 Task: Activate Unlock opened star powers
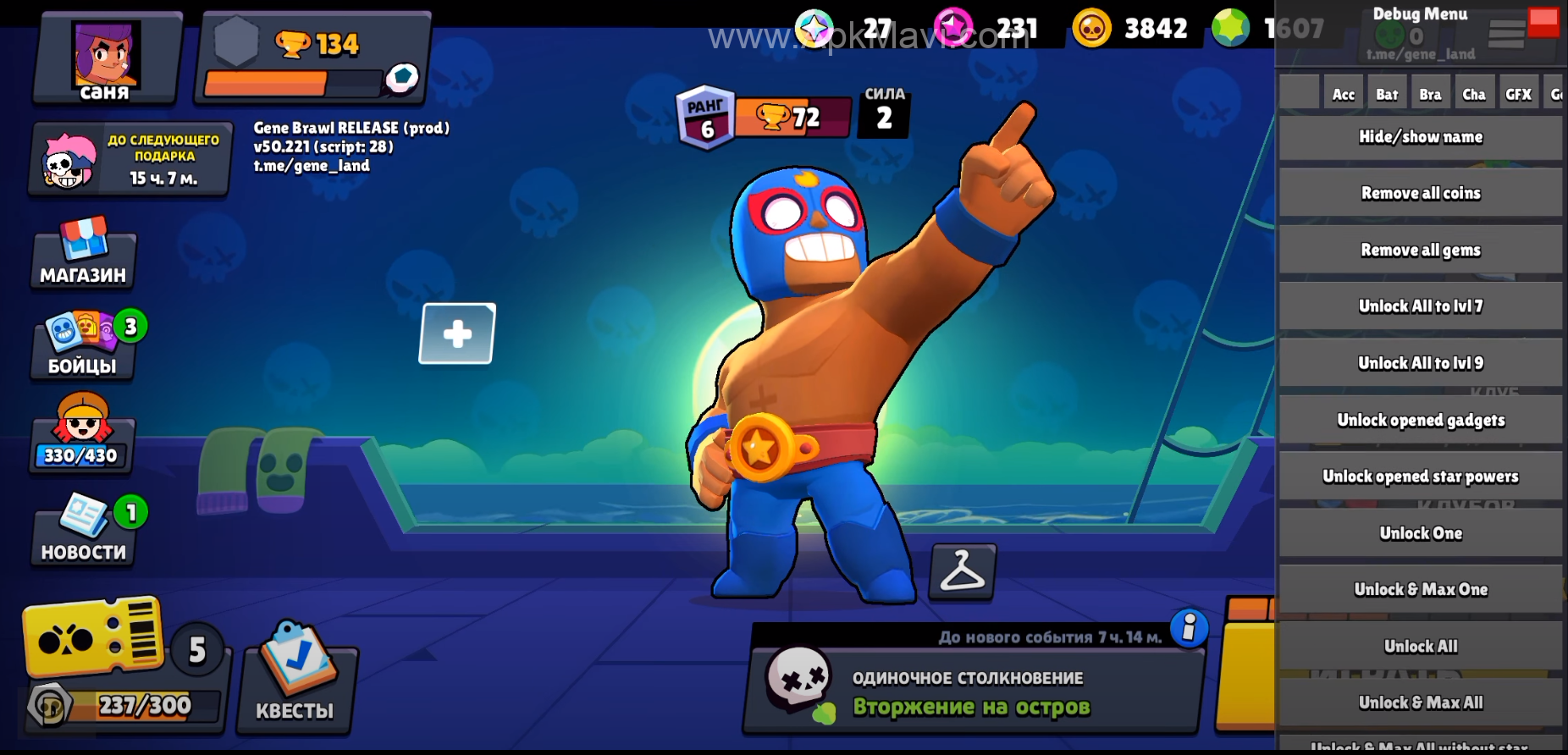point(1420,477)
